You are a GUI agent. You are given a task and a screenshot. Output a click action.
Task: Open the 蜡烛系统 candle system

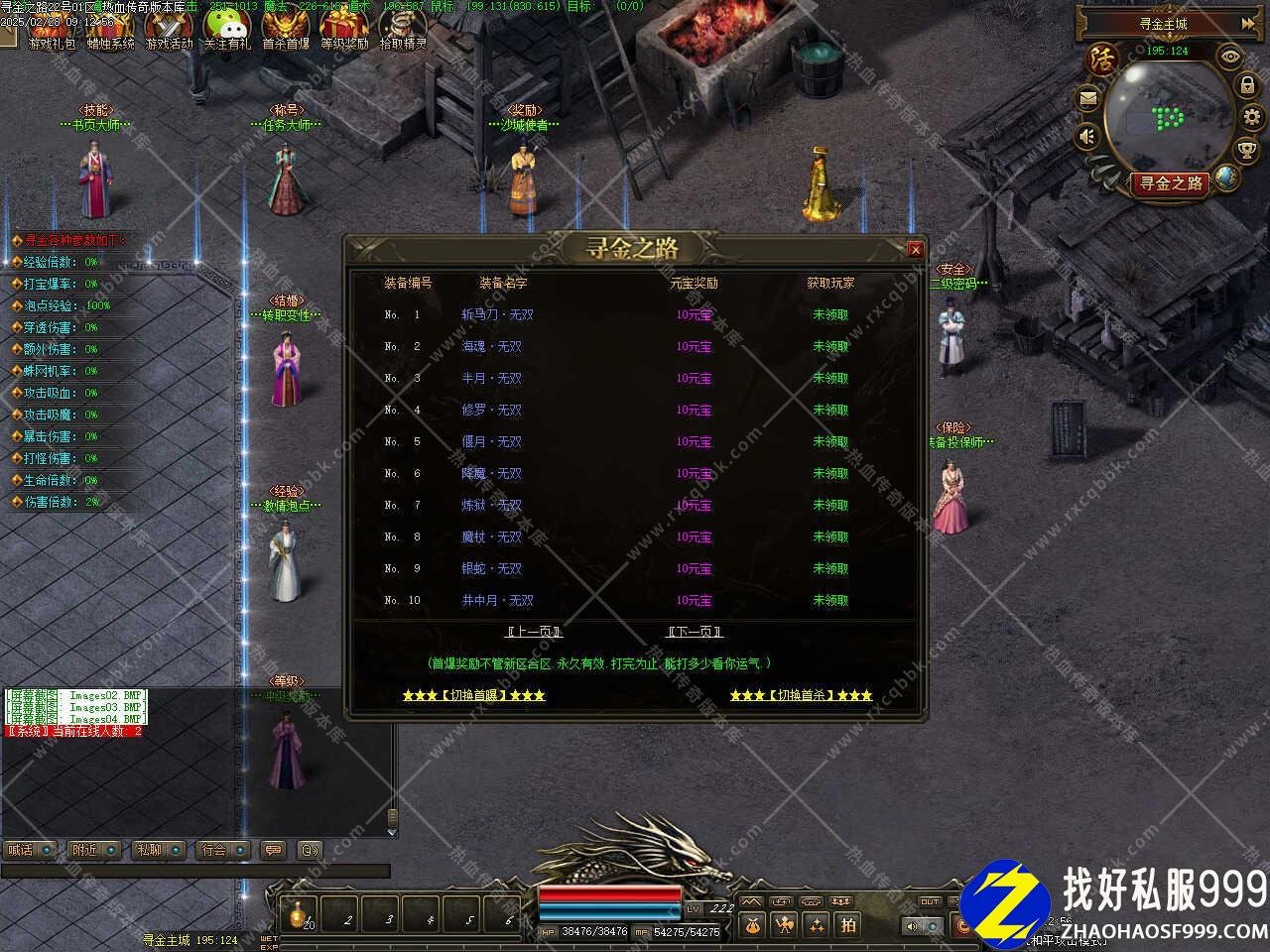[x=110, y=28]
